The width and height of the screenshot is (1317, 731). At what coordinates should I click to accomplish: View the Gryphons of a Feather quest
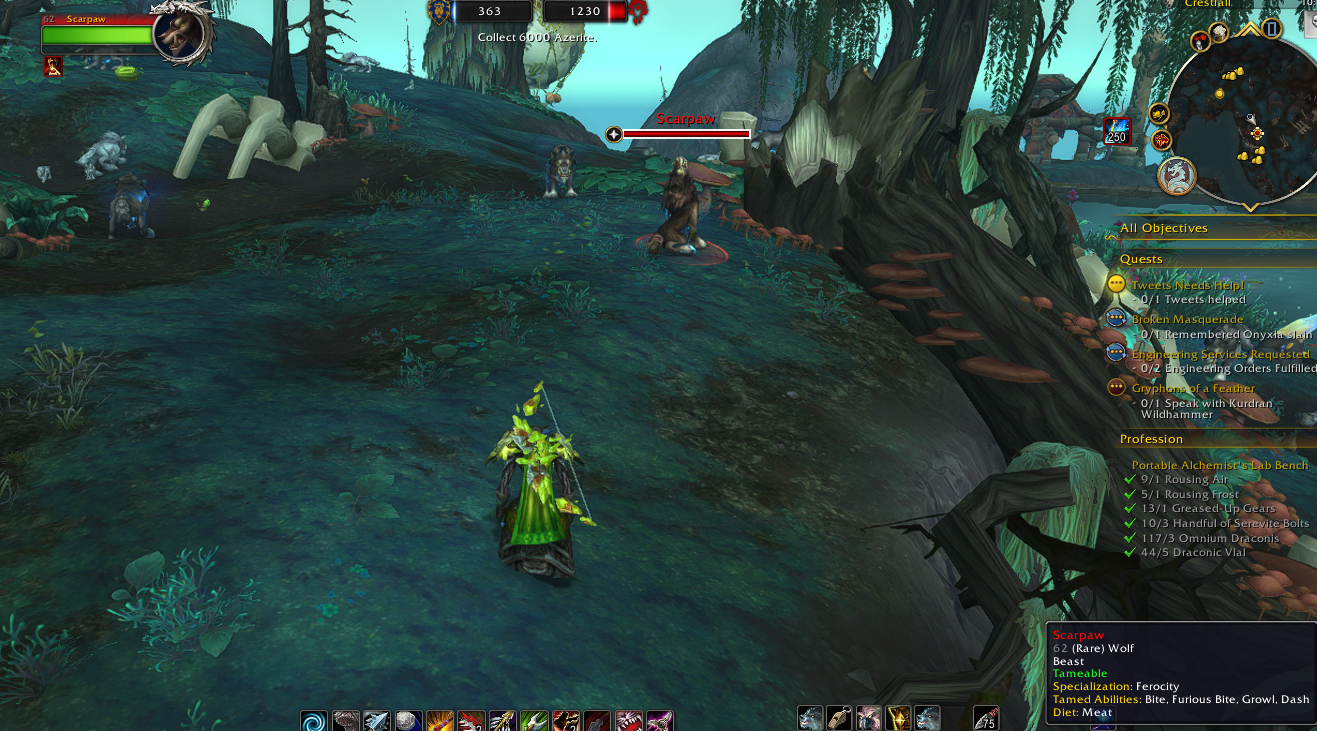(1192, 388)
